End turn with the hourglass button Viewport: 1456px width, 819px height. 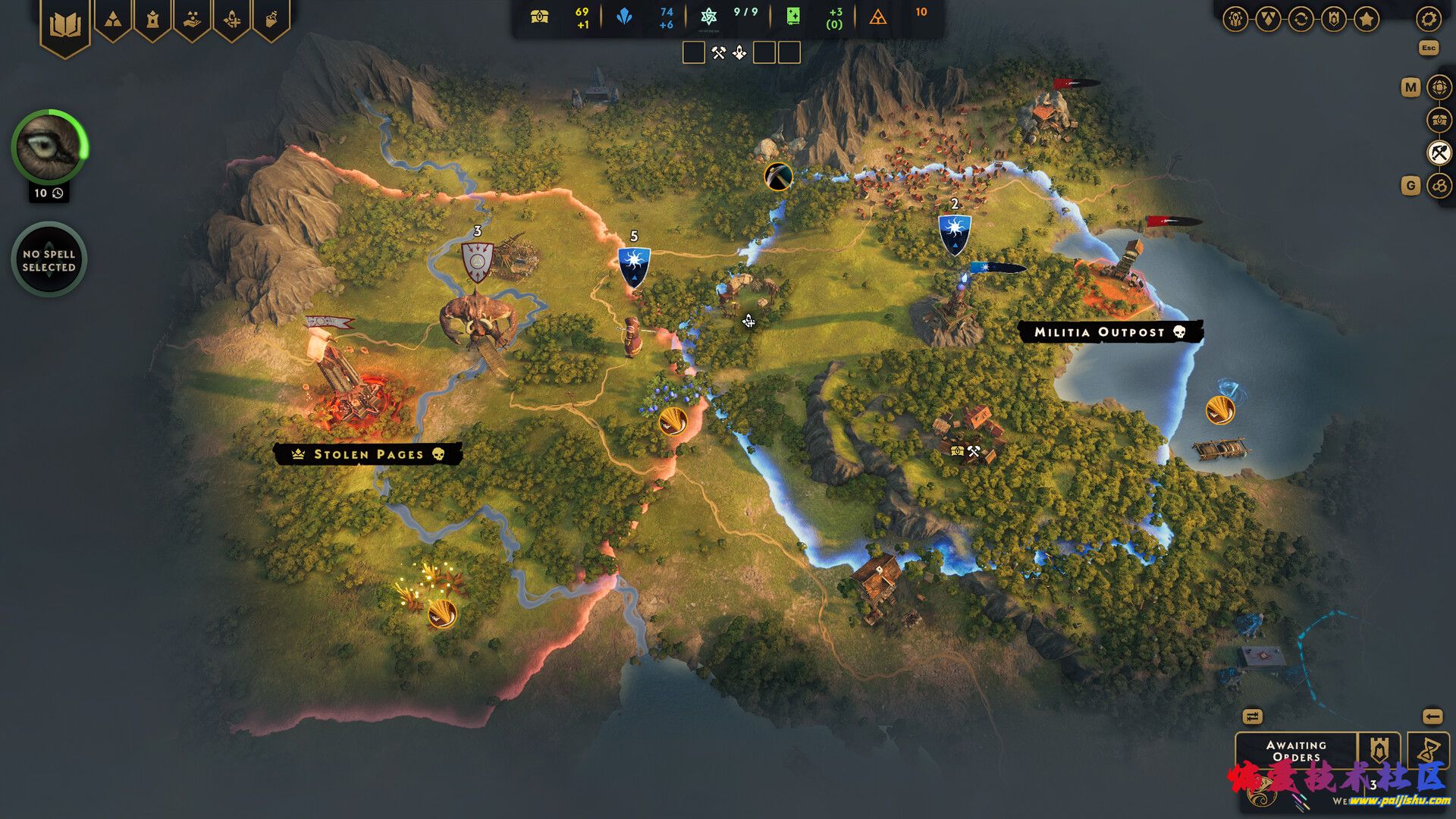click(x=1428, y=751)
